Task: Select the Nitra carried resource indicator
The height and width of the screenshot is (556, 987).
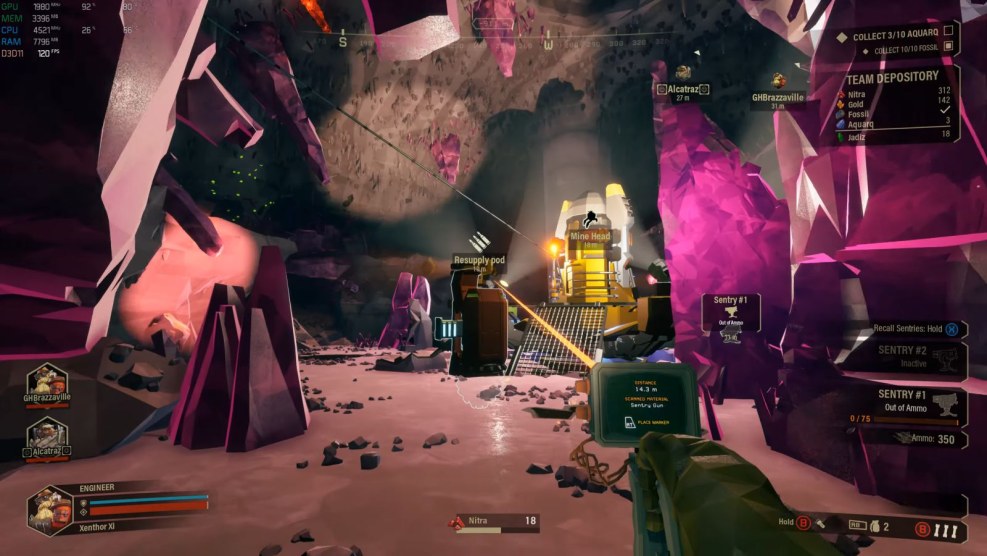Action: pos(495,521)
